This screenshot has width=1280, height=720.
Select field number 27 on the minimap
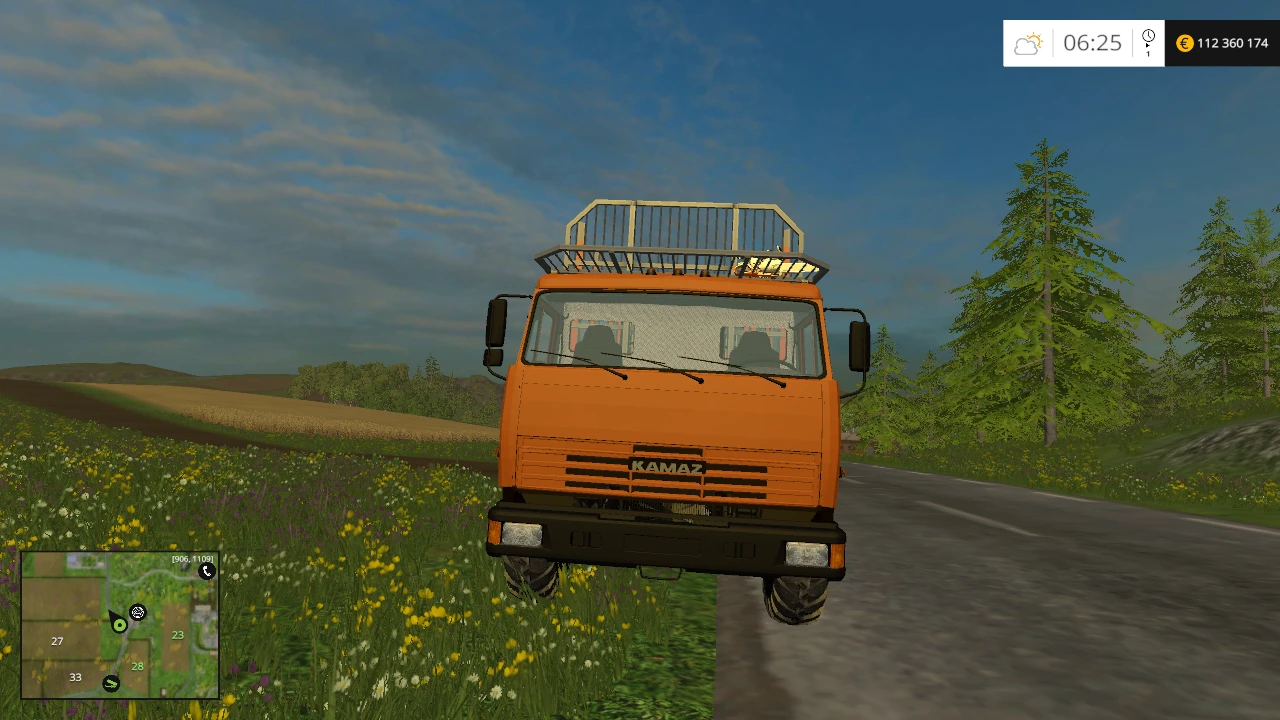click(57, 641)
